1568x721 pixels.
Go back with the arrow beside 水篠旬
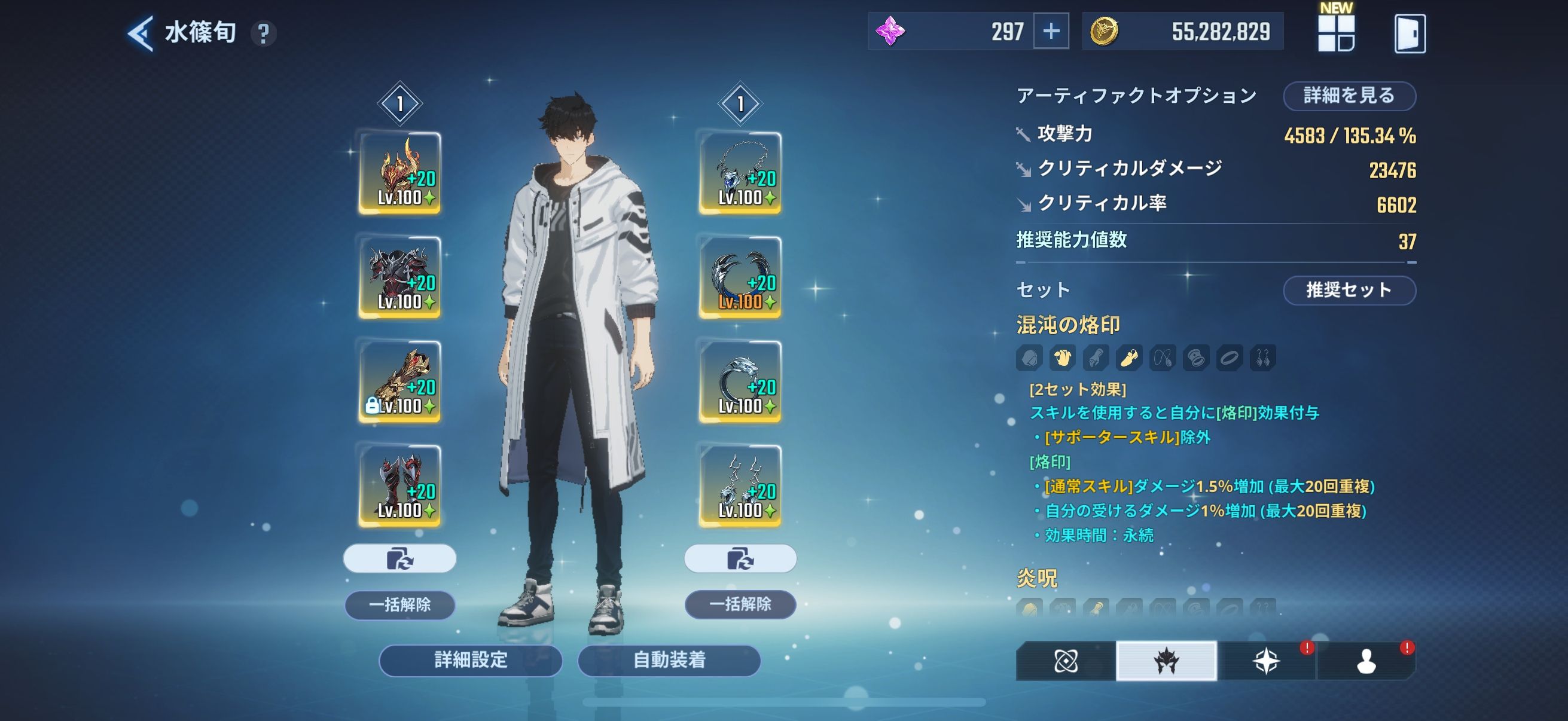click(x=140, y=33)
